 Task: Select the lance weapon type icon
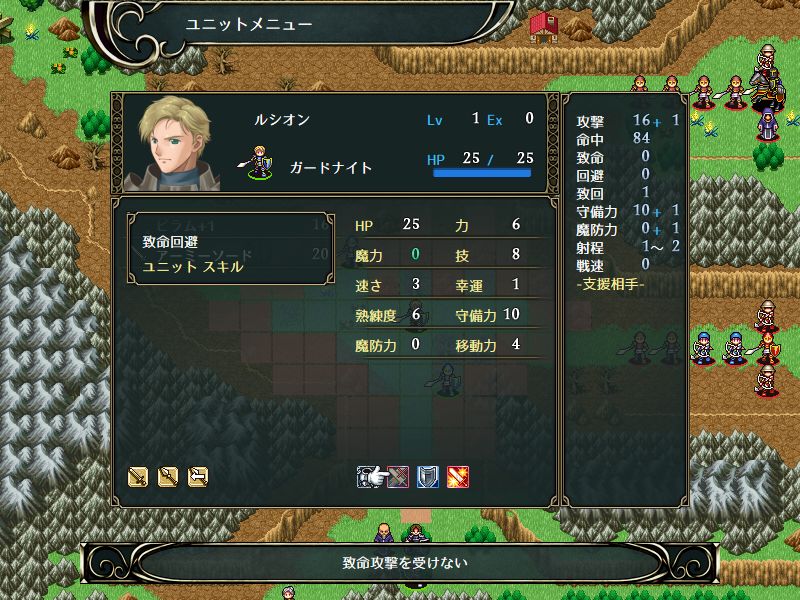[x=168, y=477]
